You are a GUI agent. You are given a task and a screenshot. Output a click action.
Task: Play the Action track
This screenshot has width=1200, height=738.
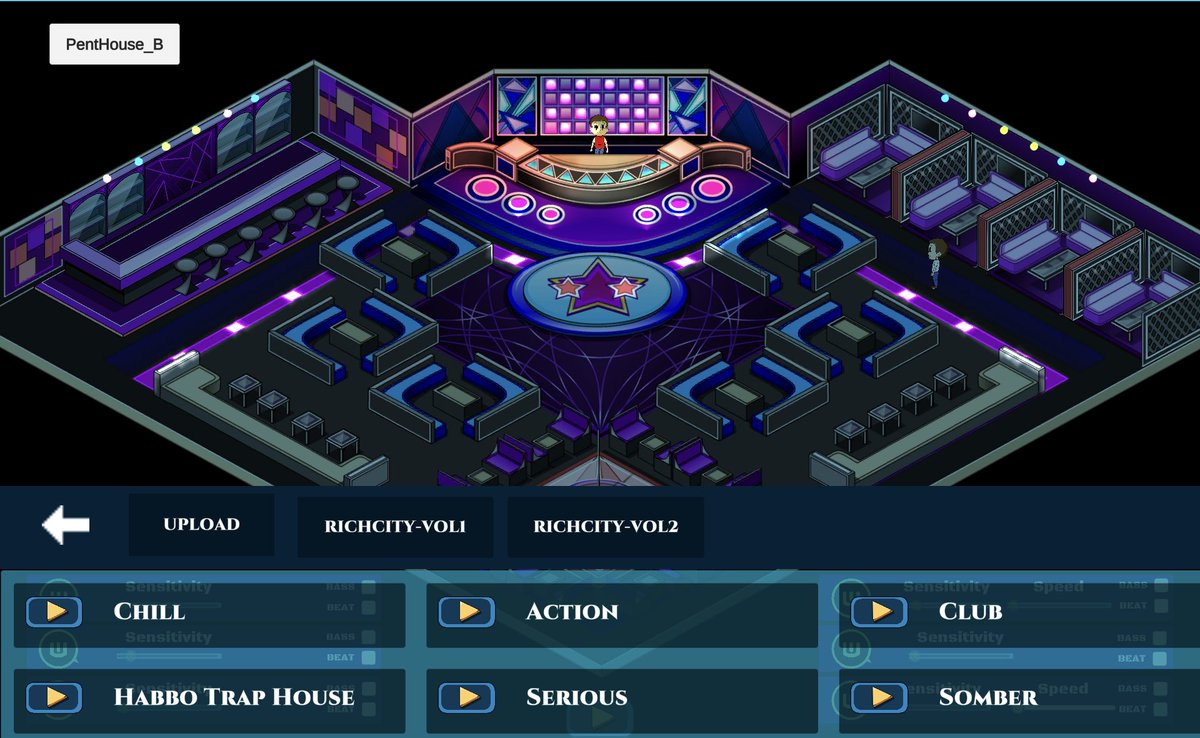[x=466, y=612]
